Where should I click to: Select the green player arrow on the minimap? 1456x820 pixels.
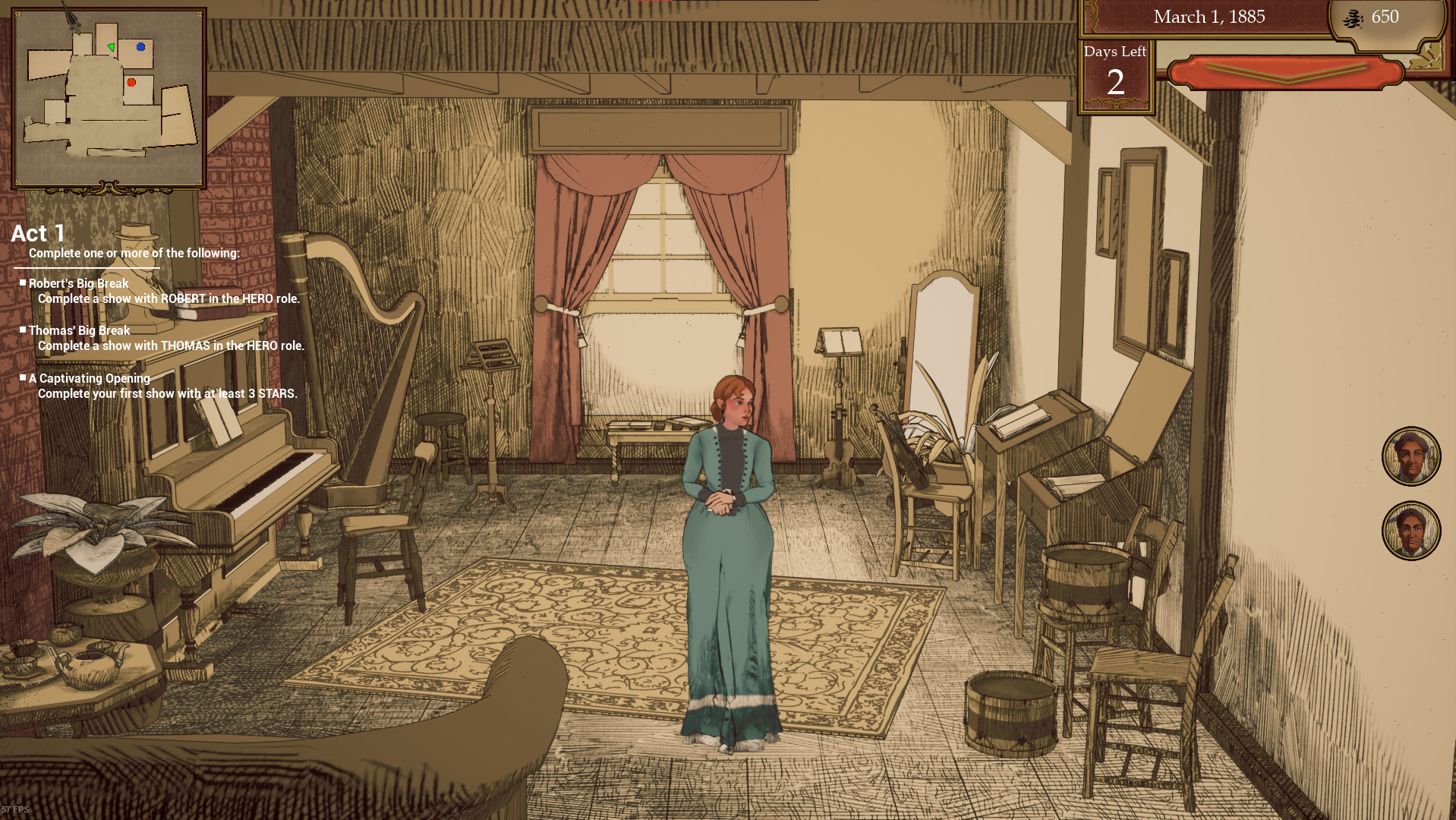[x=111, y=46]
